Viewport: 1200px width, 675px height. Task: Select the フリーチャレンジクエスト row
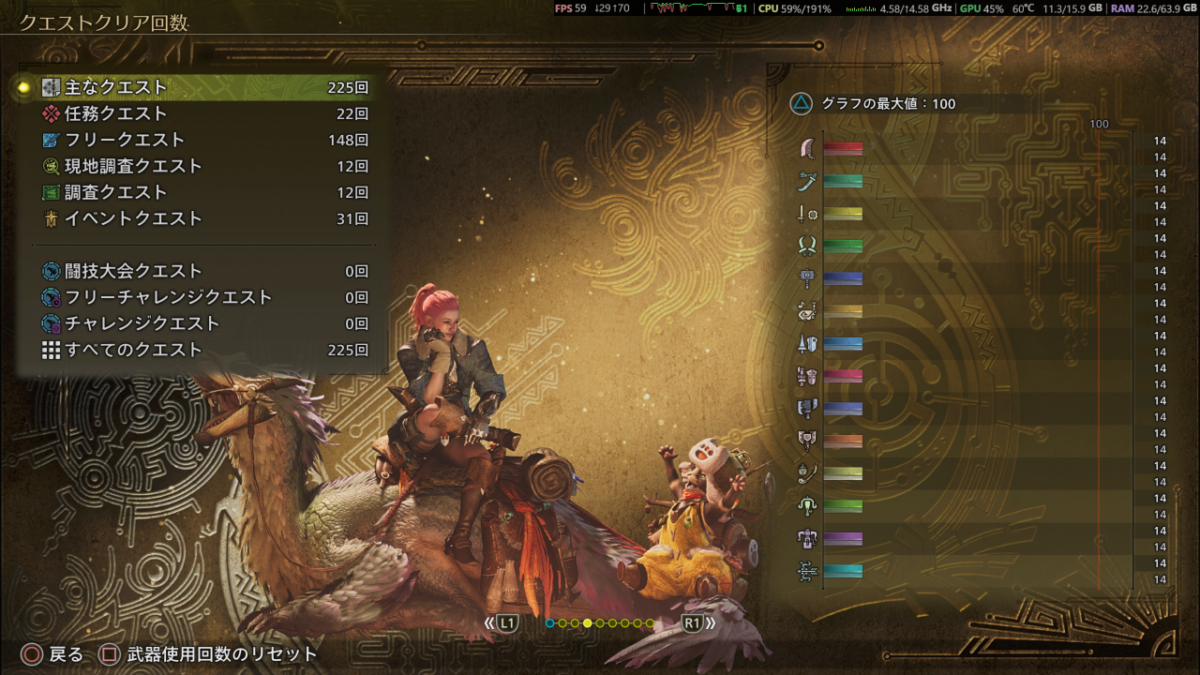(200, 297)
